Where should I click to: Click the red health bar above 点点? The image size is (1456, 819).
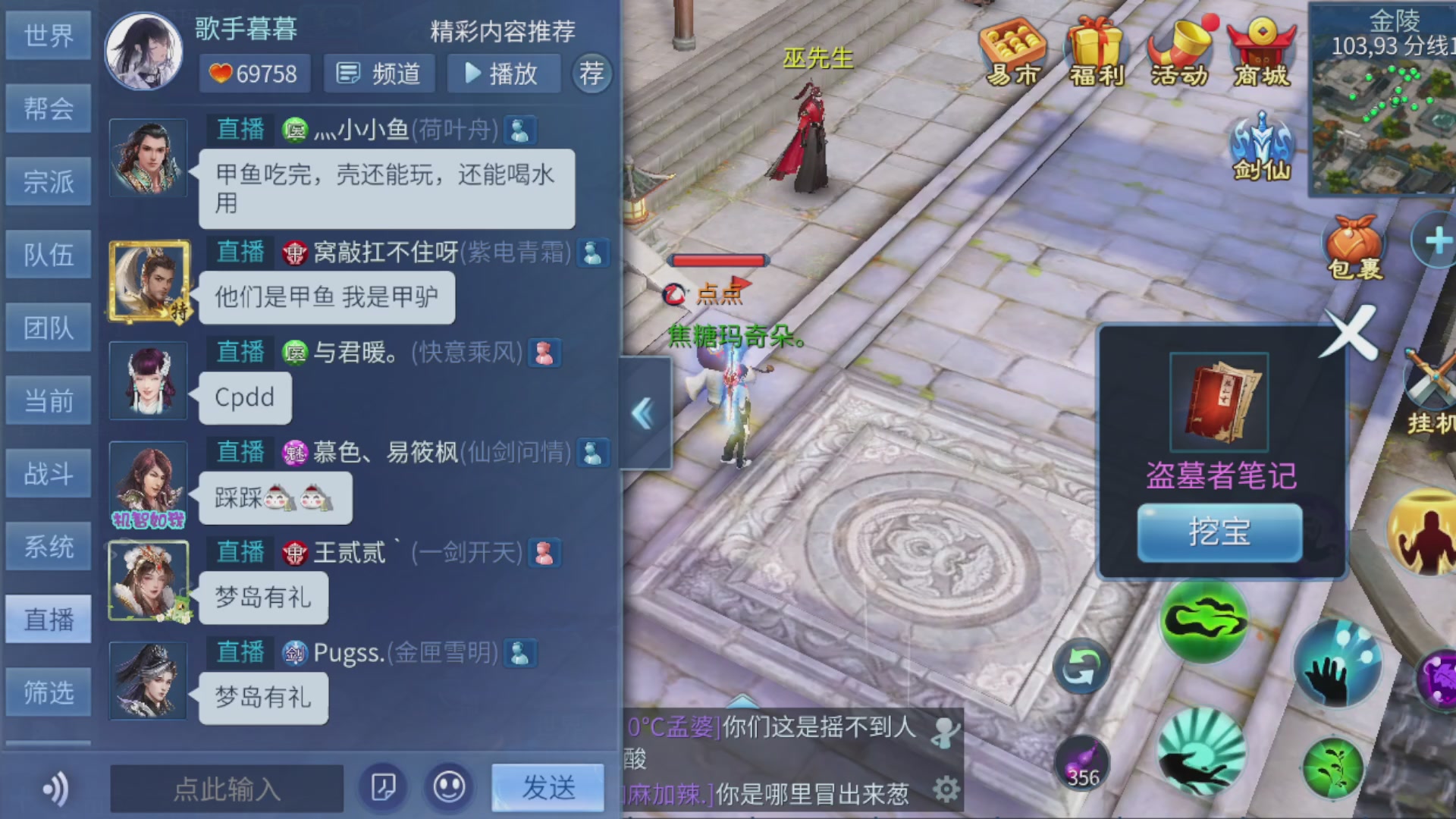(719, 259)
